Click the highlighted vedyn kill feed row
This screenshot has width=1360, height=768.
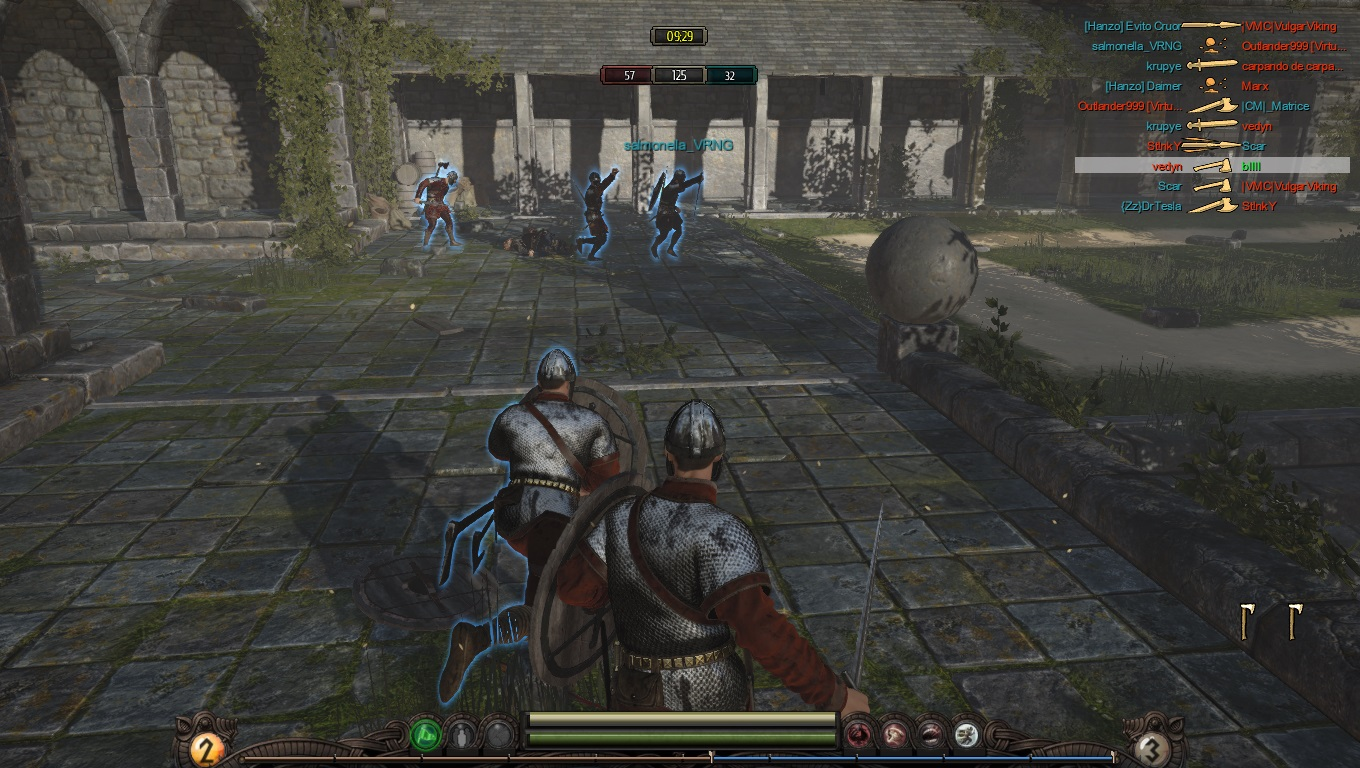pyautogui.click(x=1212, y=166)
